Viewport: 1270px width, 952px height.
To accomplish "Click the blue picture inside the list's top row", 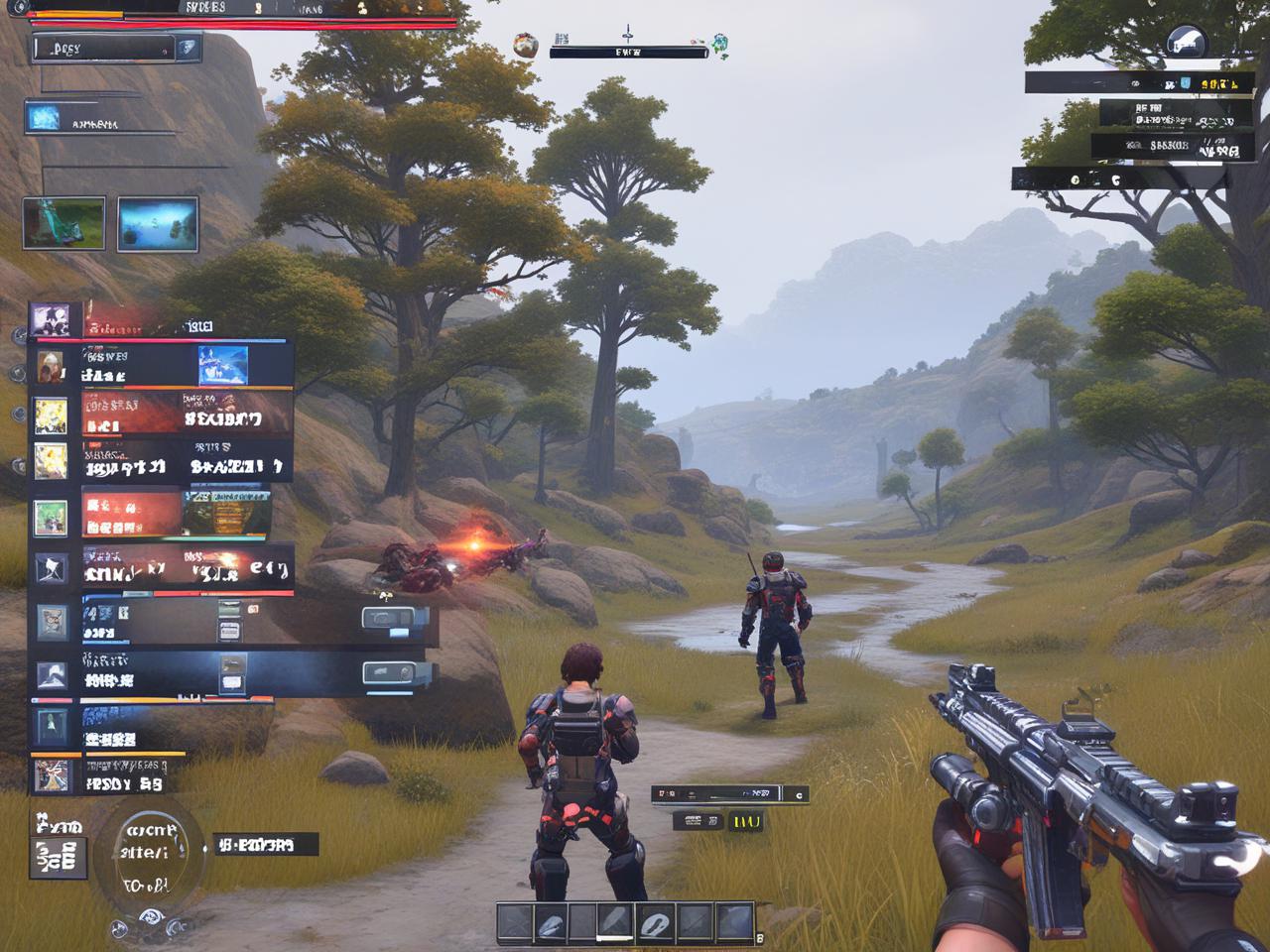I will [x=222, y=365].
